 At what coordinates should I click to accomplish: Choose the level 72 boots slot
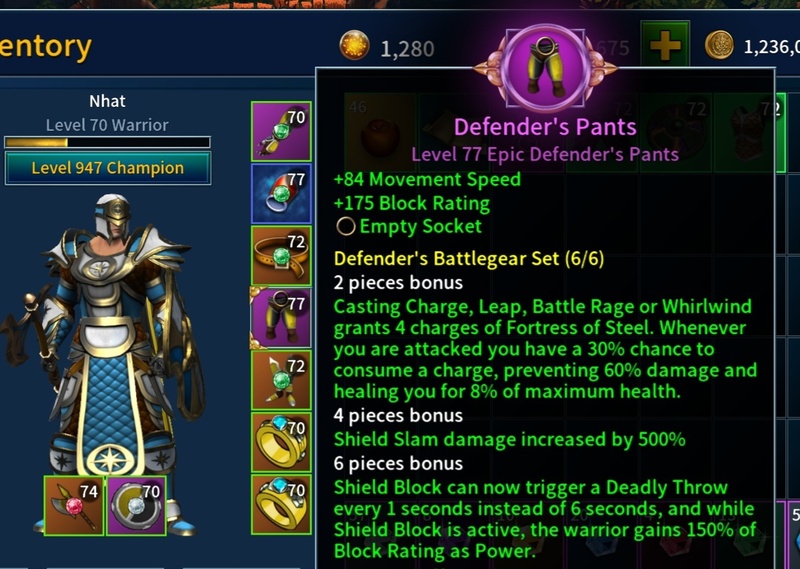280,379
